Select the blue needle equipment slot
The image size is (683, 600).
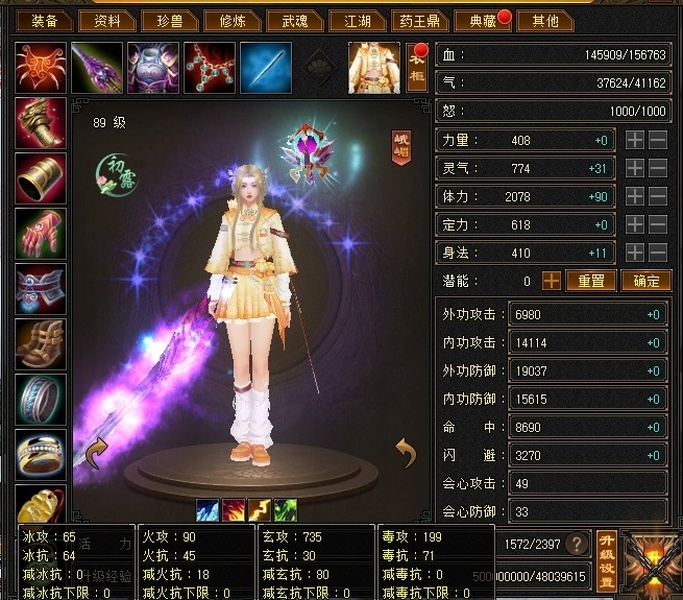click(x=266, y=68)
